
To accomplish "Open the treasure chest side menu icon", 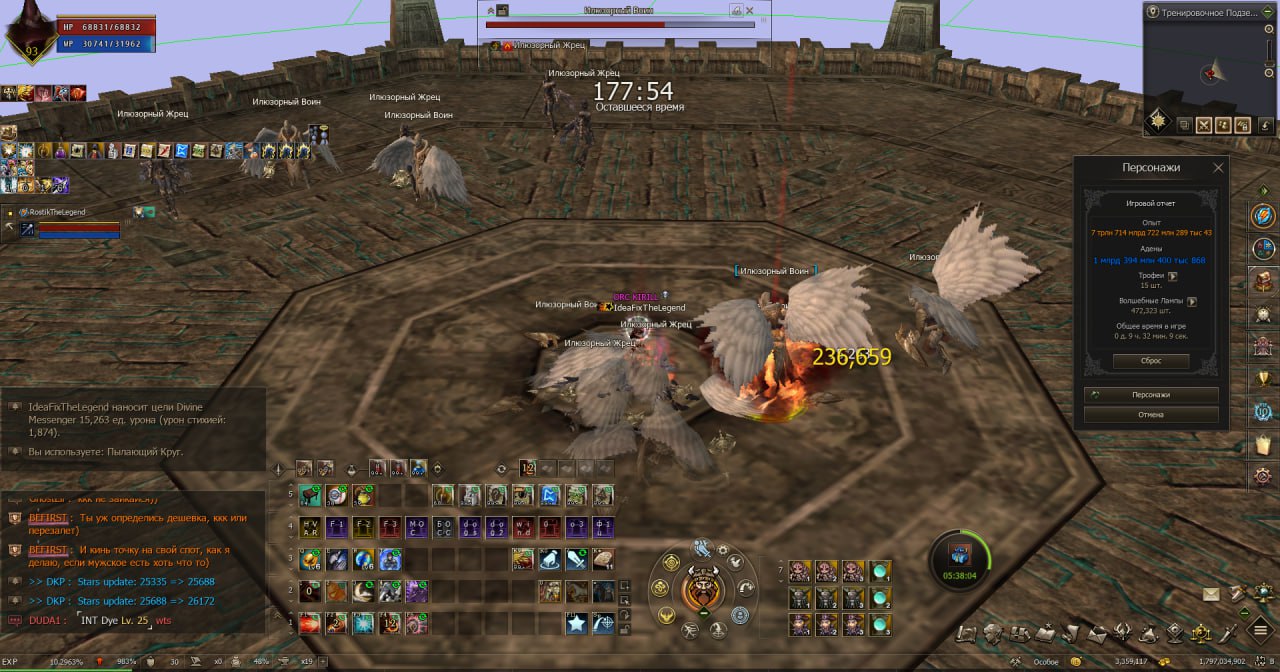I will pos(1263,281).
